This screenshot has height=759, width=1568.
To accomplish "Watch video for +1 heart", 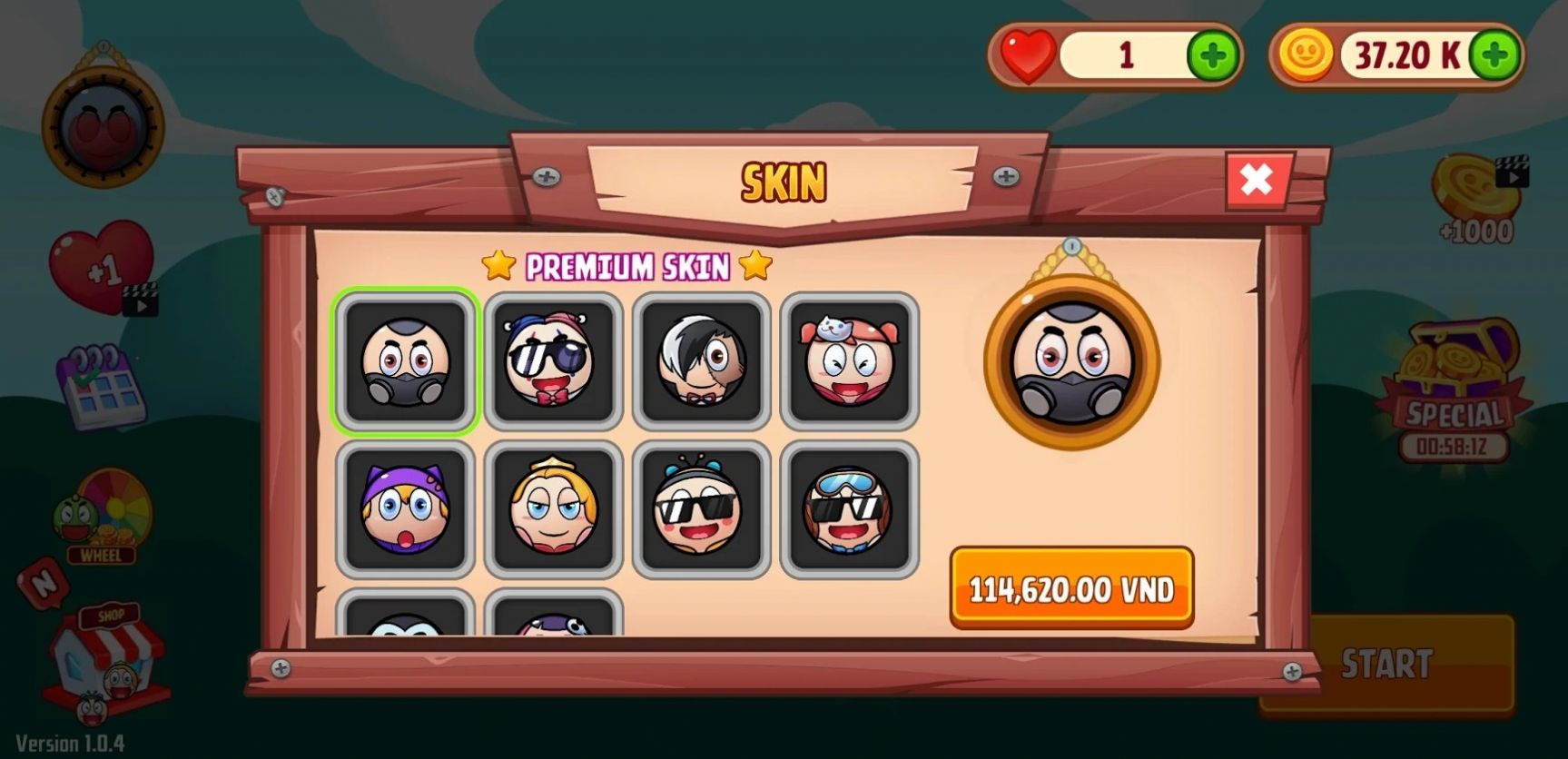I will click(102, 268).
